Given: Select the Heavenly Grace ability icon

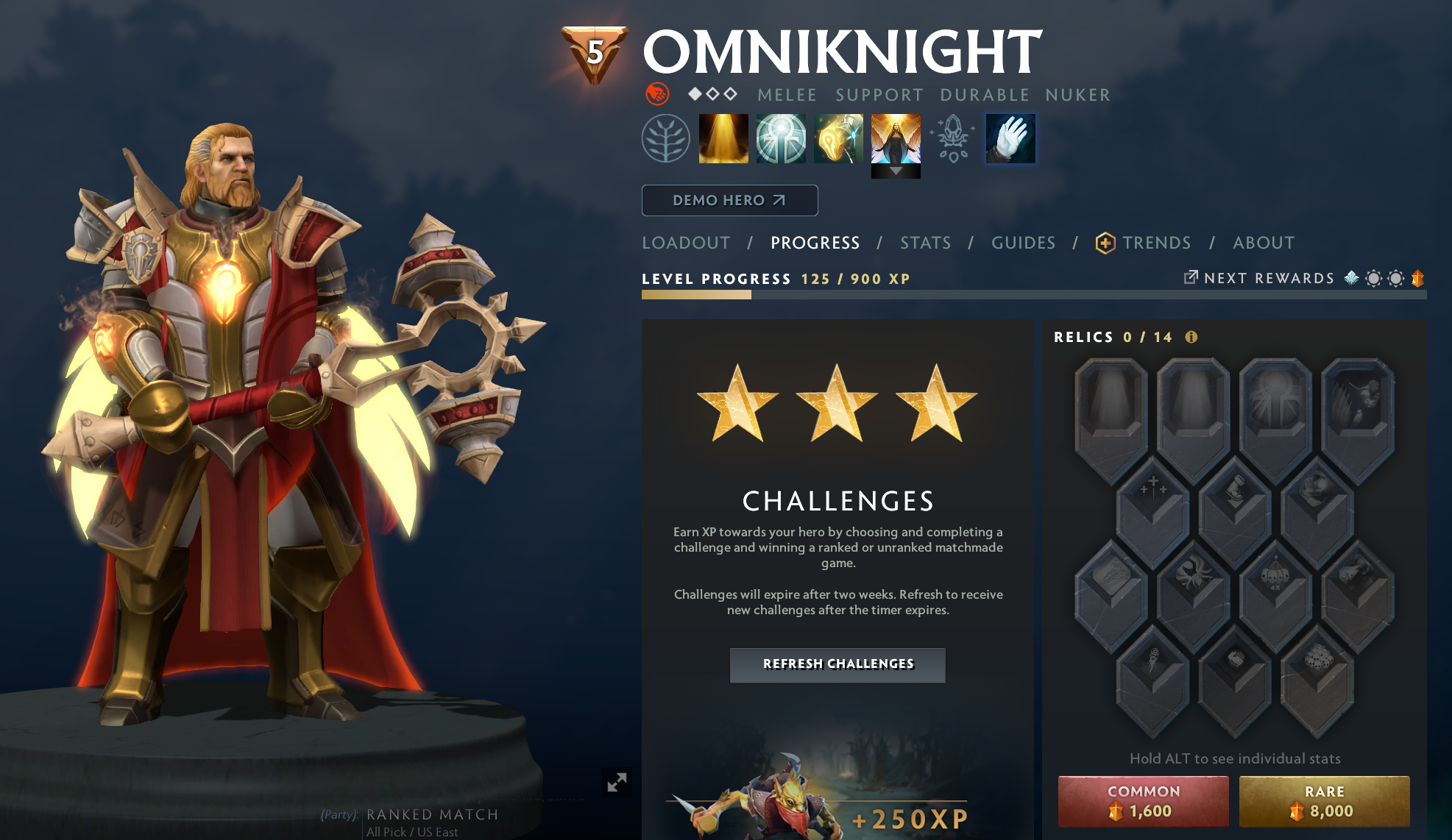Looking at the screenshot, I should [x=781, y=138].
